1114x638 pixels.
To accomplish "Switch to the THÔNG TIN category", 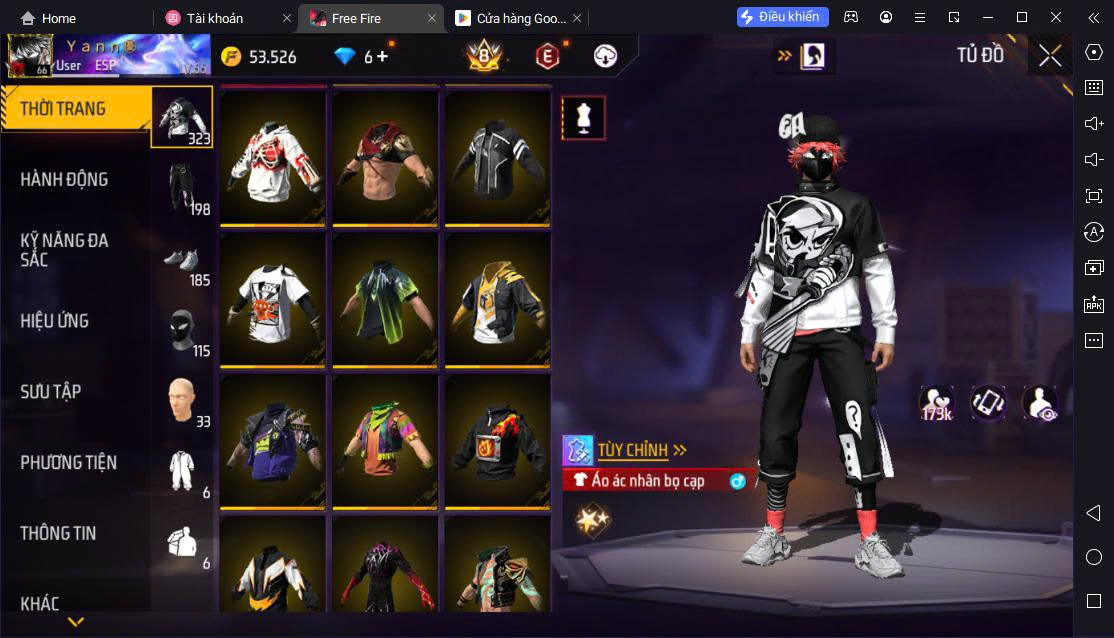I will point(58,534).
